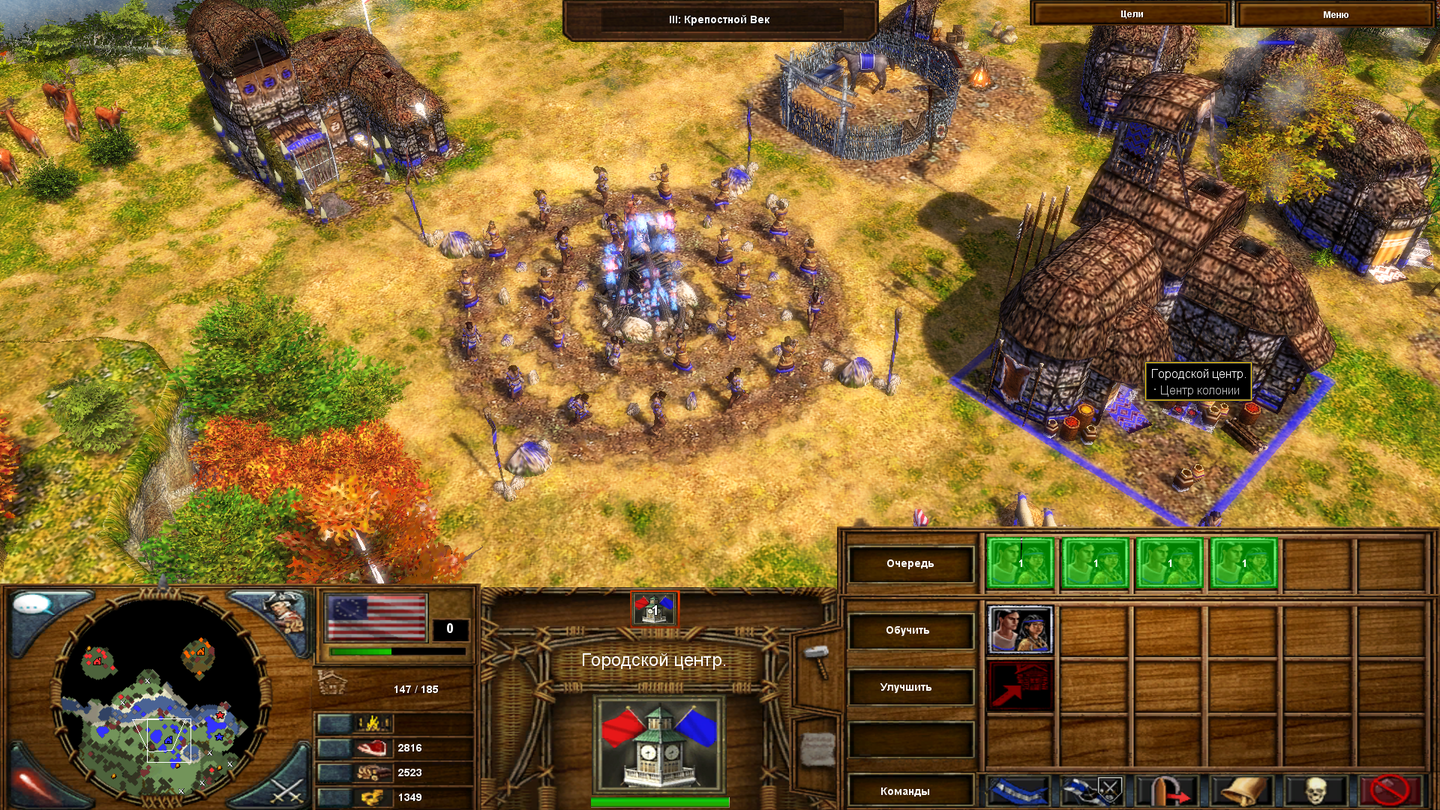Ring the town bell
Image resolution: width=1440 pixels, height=810 pixels.
pos(1241,790)
